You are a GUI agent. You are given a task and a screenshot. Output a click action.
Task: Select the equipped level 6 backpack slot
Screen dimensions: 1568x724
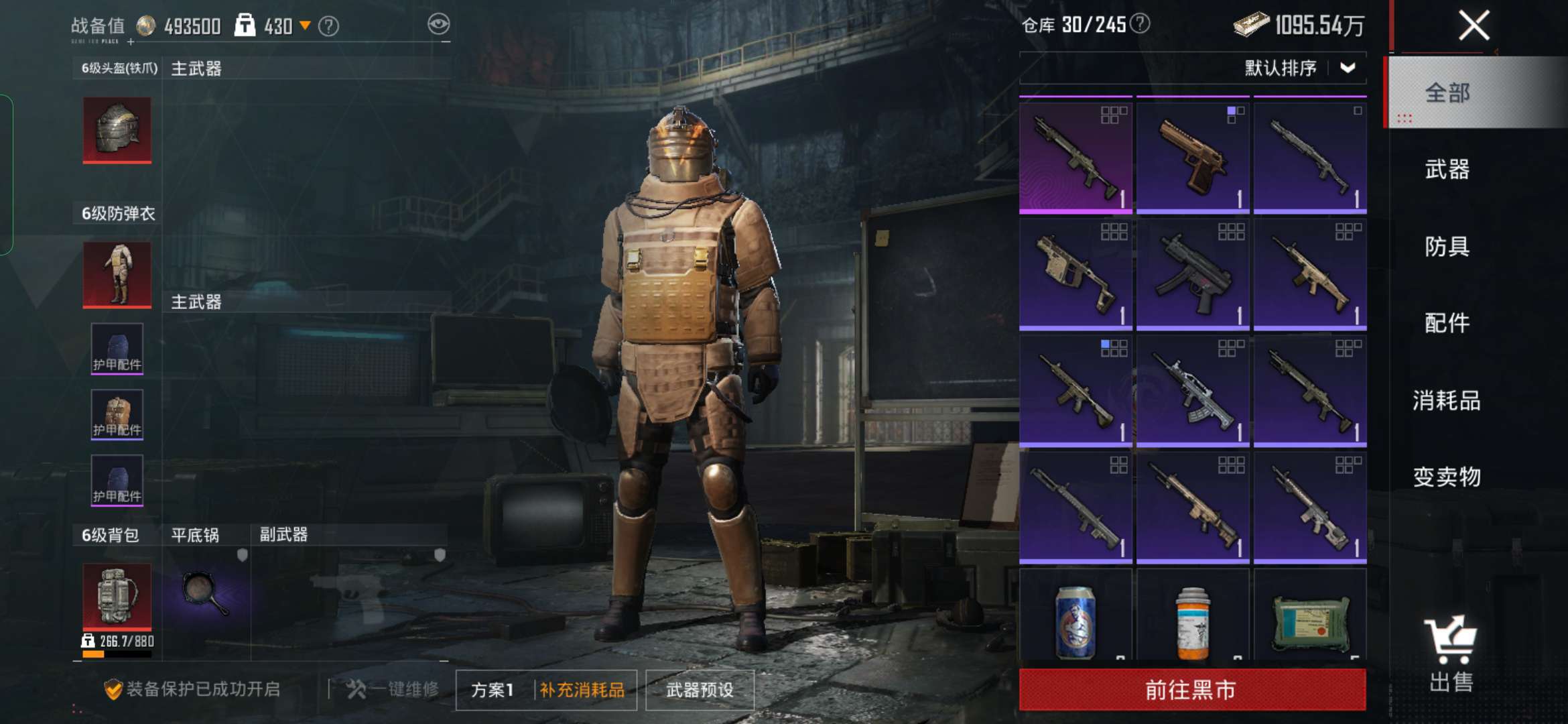point(117,597)
